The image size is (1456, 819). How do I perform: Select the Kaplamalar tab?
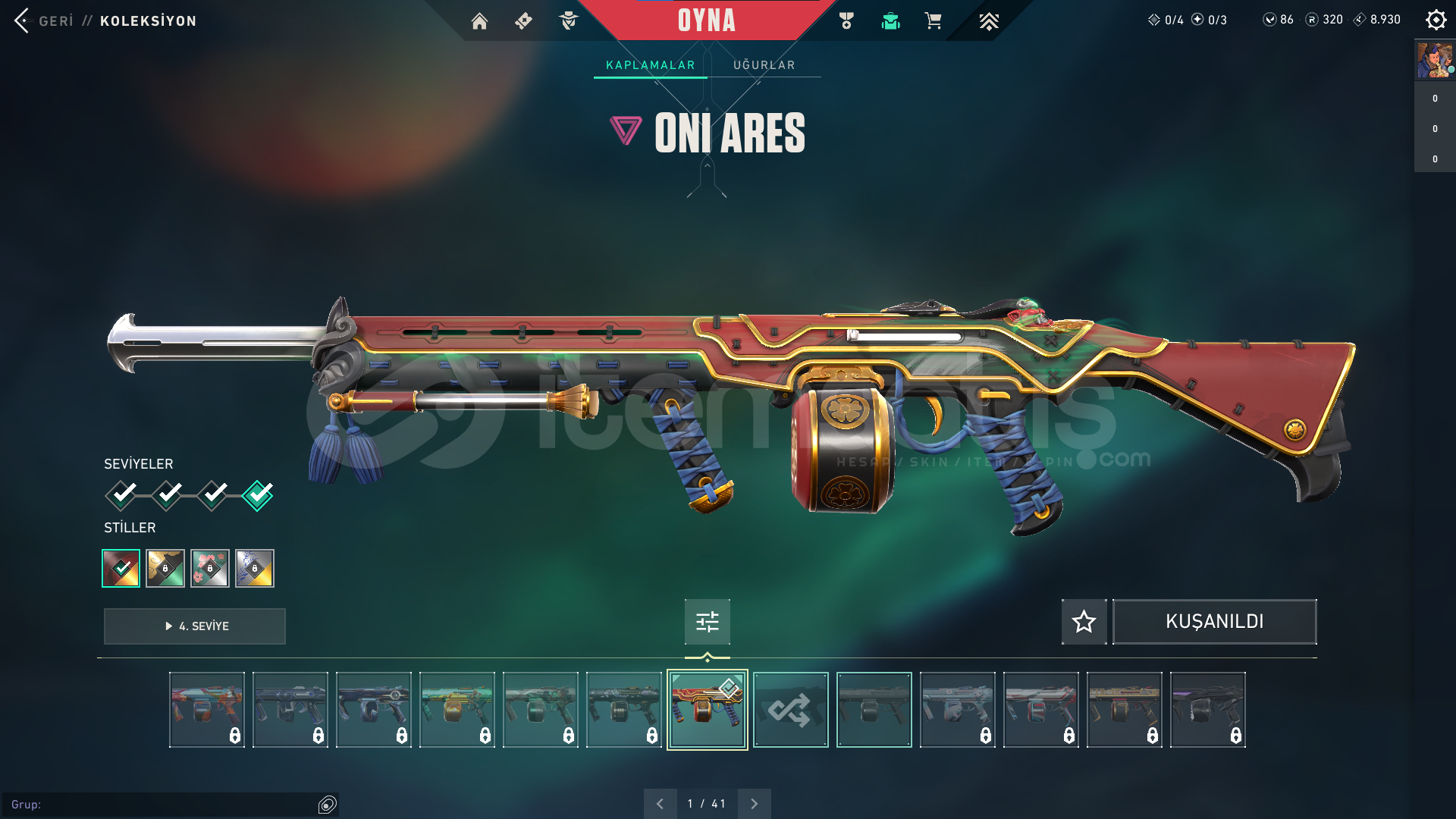click(650, 65)
